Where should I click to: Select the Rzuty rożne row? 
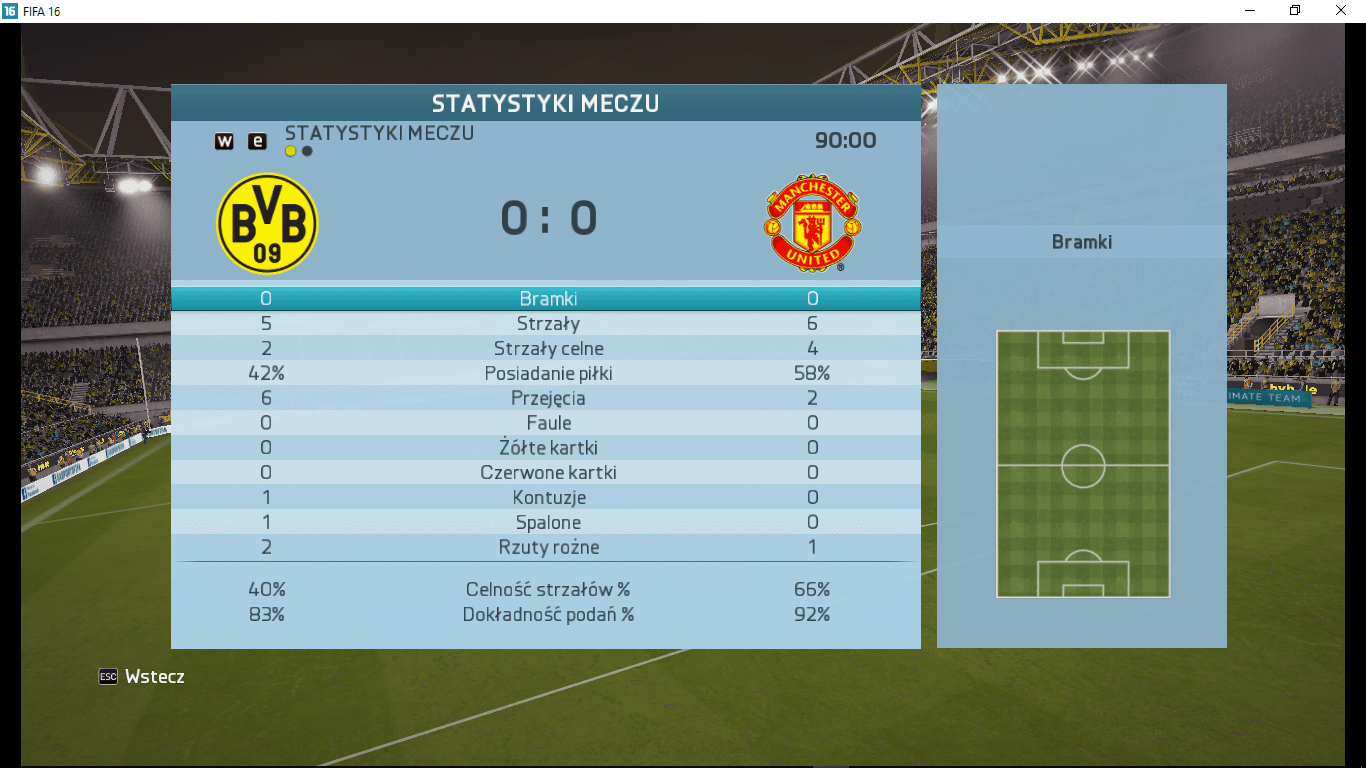tap(547, 548)
